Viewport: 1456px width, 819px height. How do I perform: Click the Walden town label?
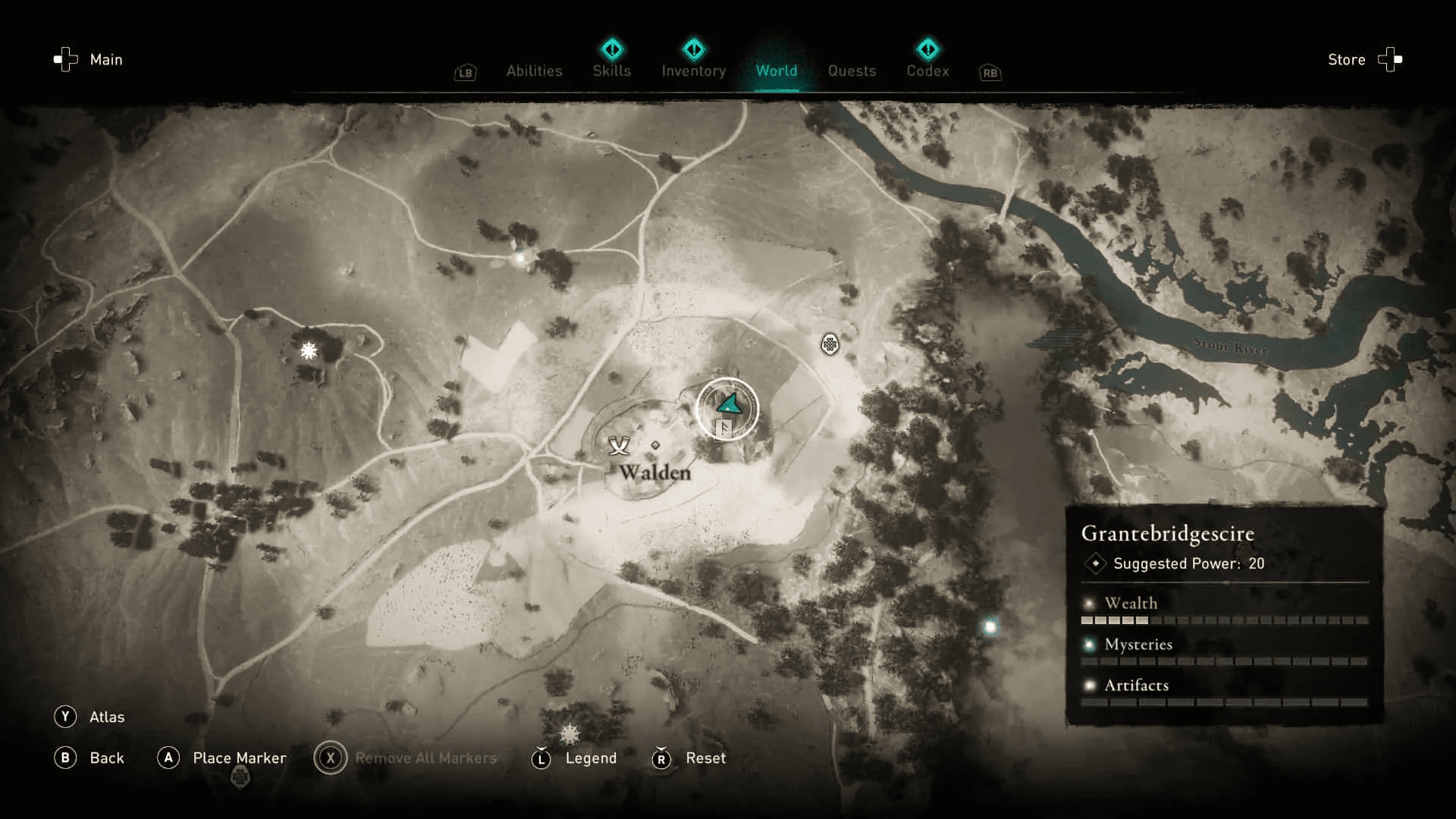pyautogui.click(x=655, y=472)
